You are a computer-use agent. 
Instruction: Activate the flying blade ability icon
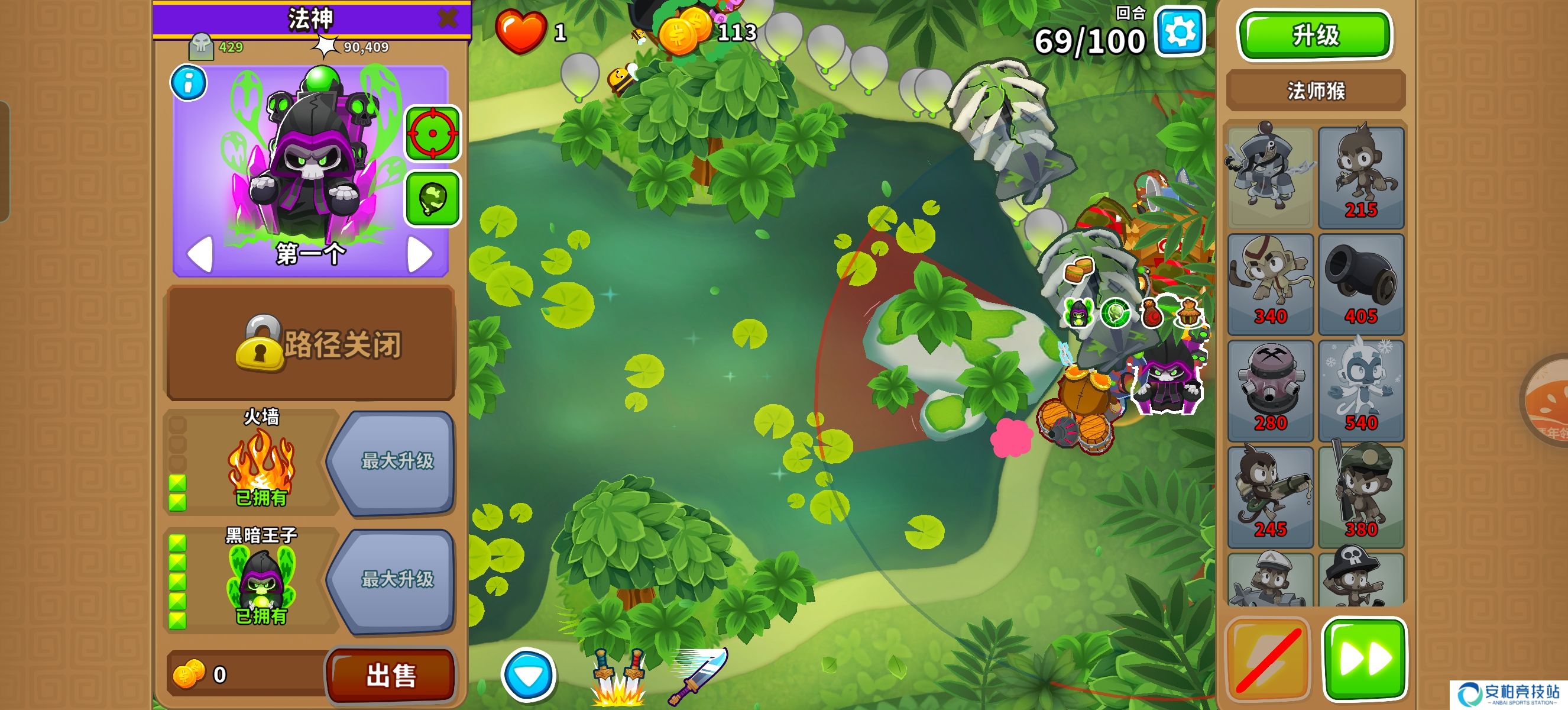(698, 675)
